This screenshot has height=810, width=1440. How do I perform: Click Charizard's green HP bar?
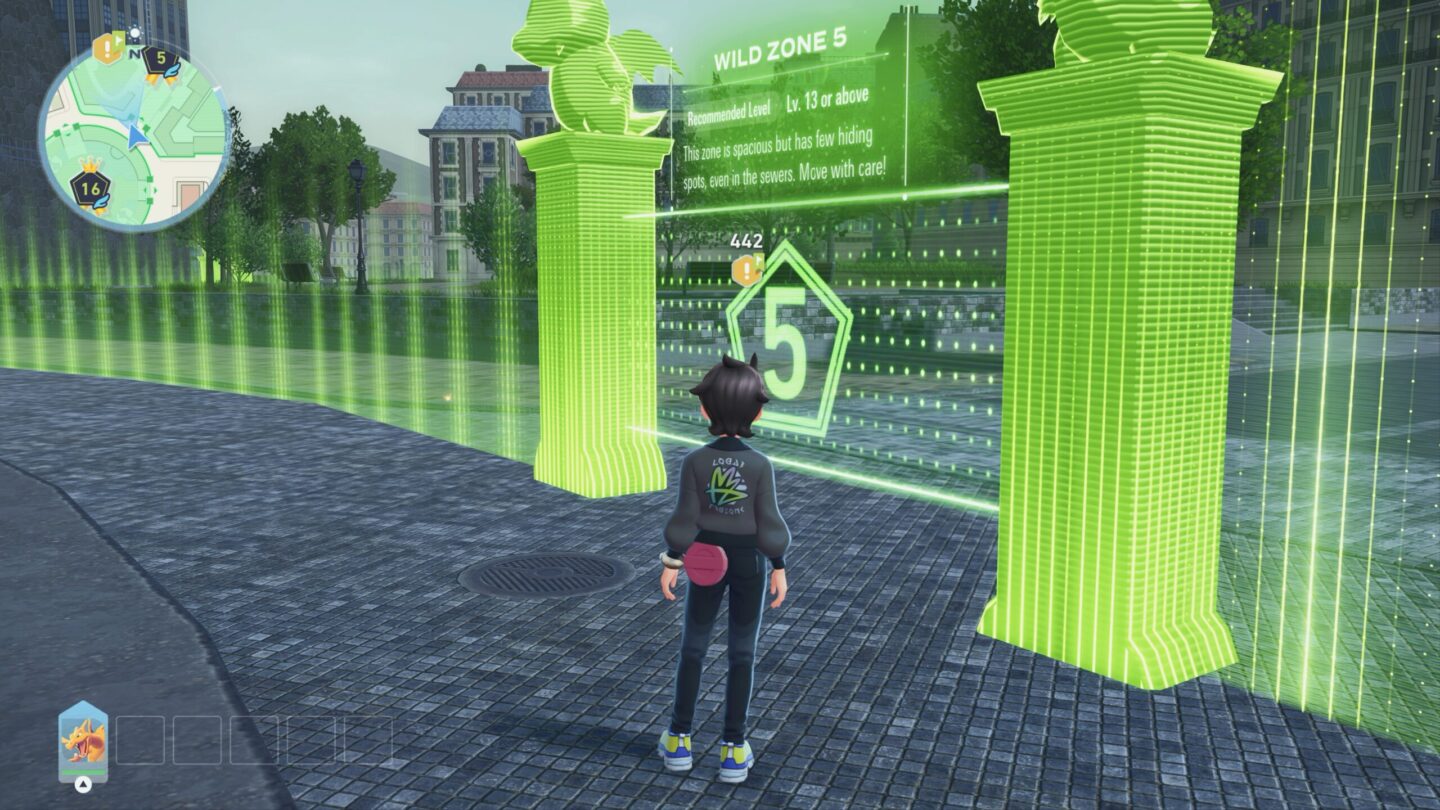(x=82, y=772)
